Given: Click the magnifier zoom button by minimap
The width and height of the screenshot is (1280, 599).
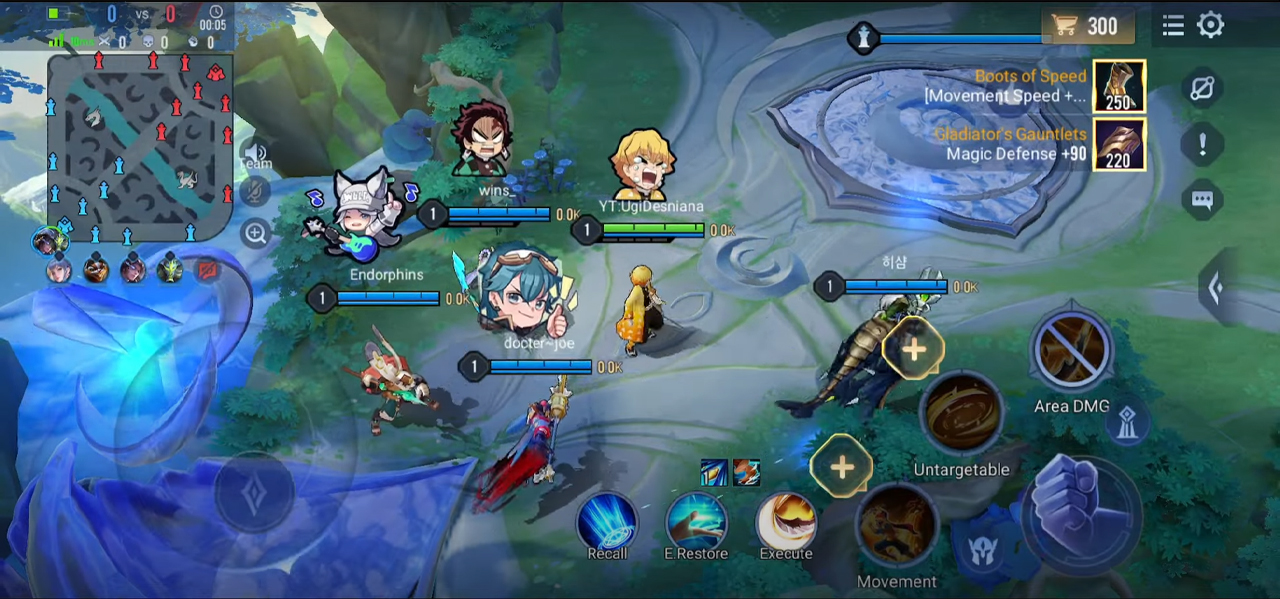Looking at the screenshot, I should click(x=256, y=234).
